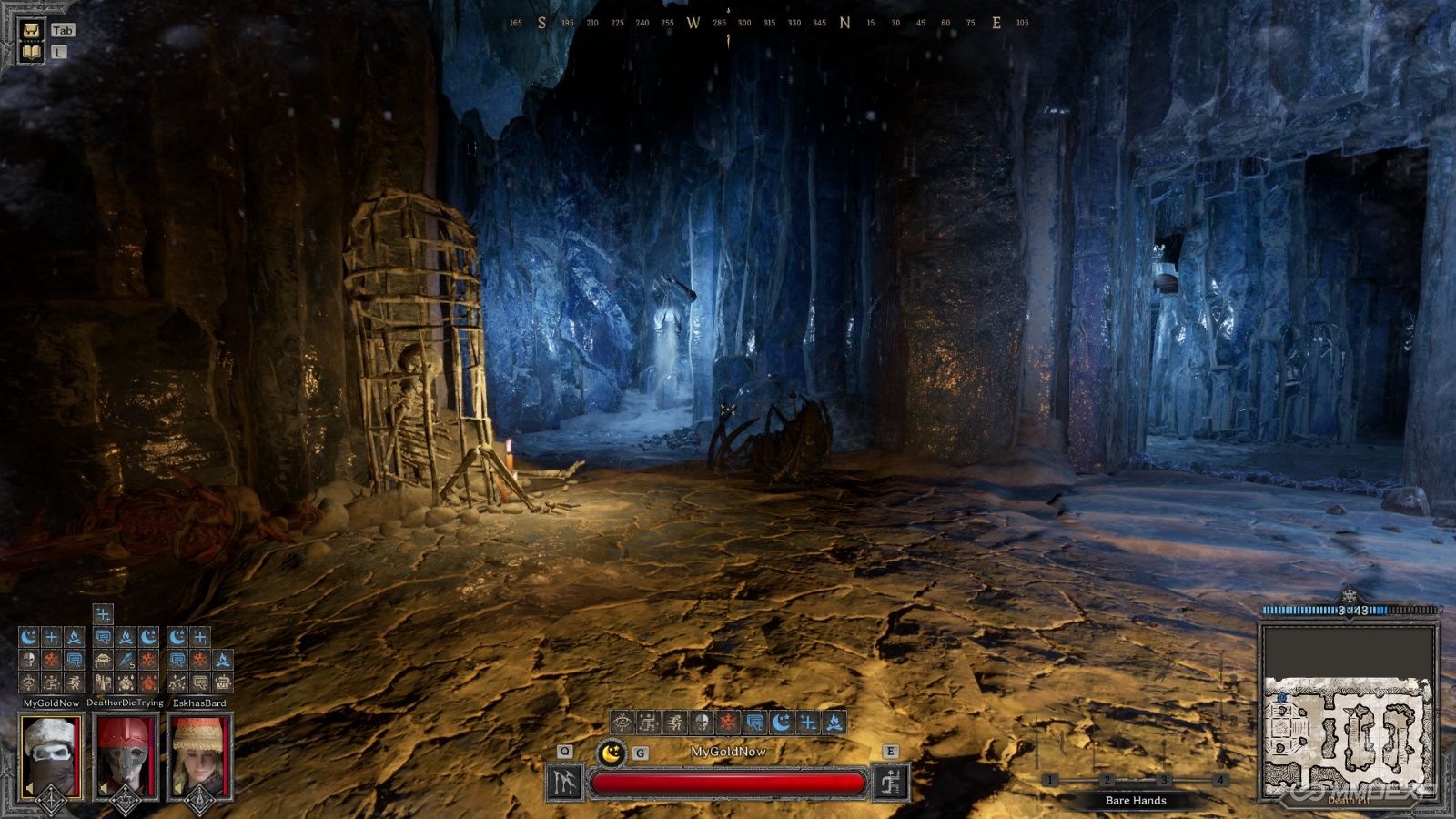Click the speech bubble buff above EskhasBard
The height and width of the screenshot is (819, 1456).
[178, 661]
